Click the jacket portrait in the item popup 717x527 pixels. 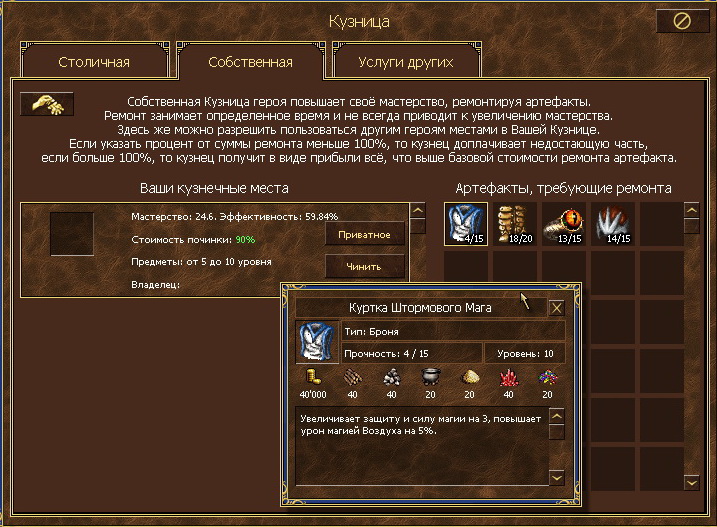[317, 341]
